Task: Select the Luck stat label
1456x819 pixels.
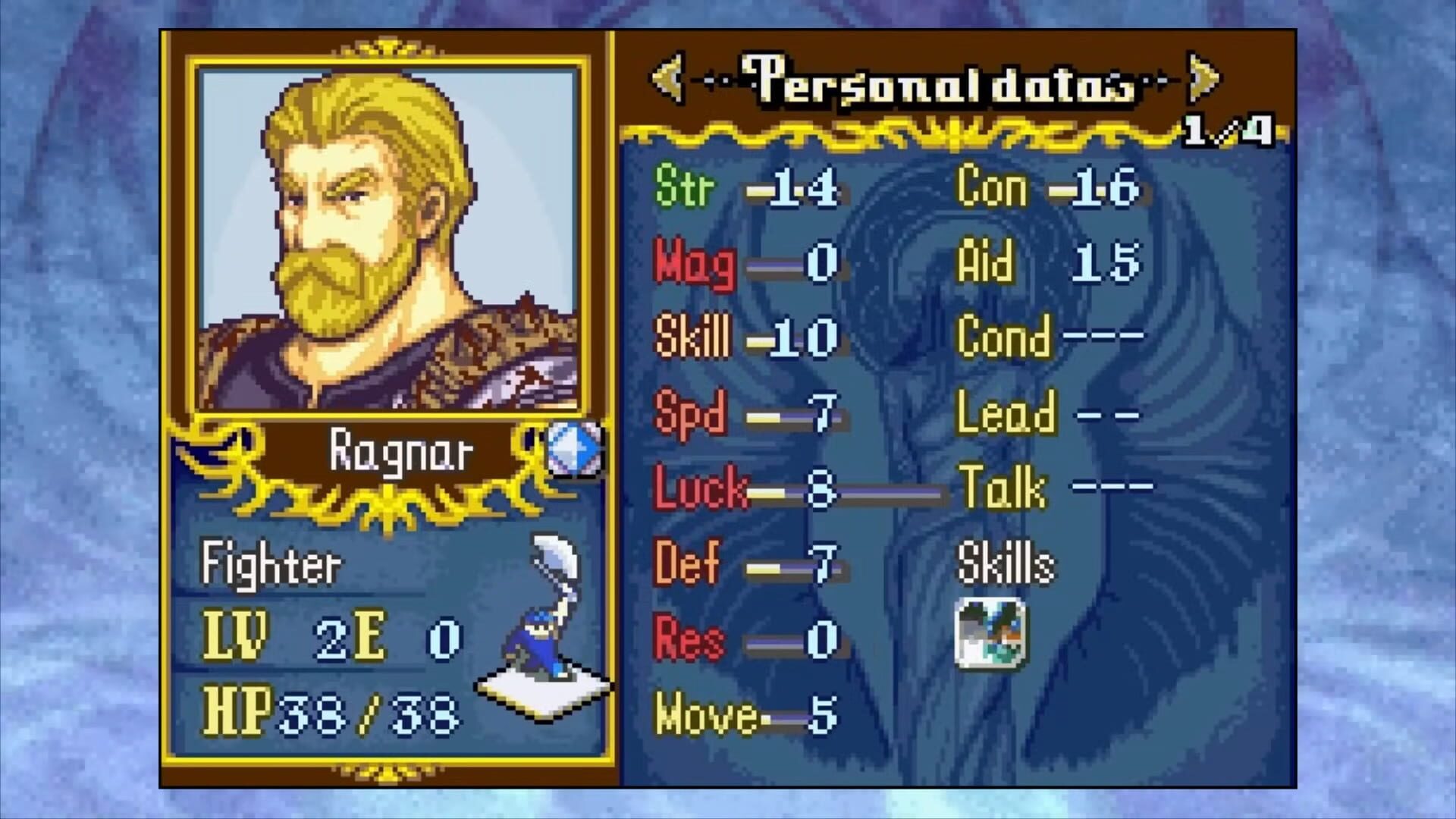Action: (x=701, y=489)
